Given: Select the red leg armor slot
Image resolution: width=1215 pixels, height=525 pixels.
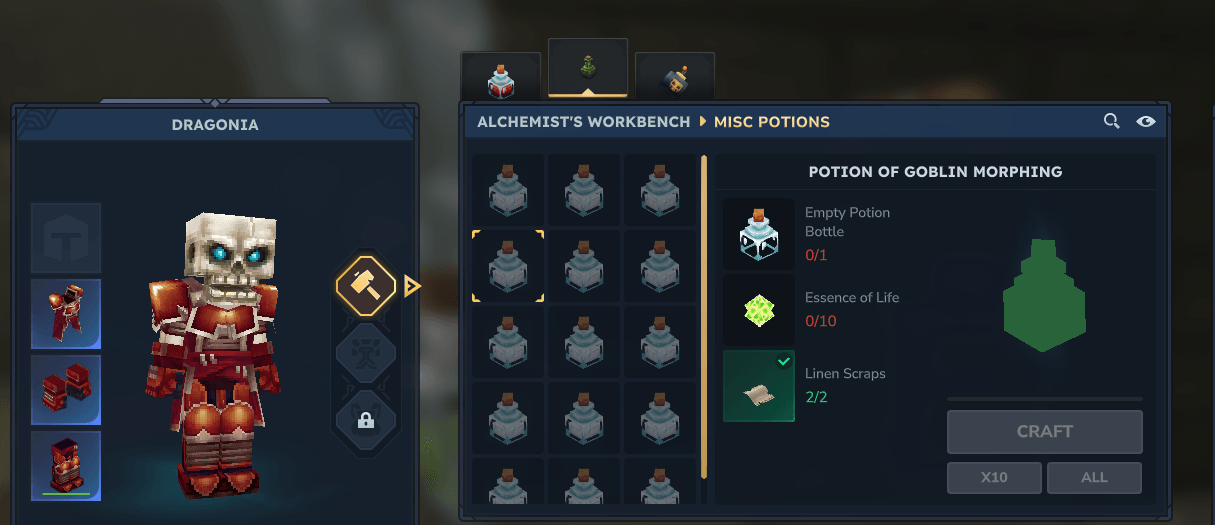Looking at the screenshot, I should click(x=66, y=466).
